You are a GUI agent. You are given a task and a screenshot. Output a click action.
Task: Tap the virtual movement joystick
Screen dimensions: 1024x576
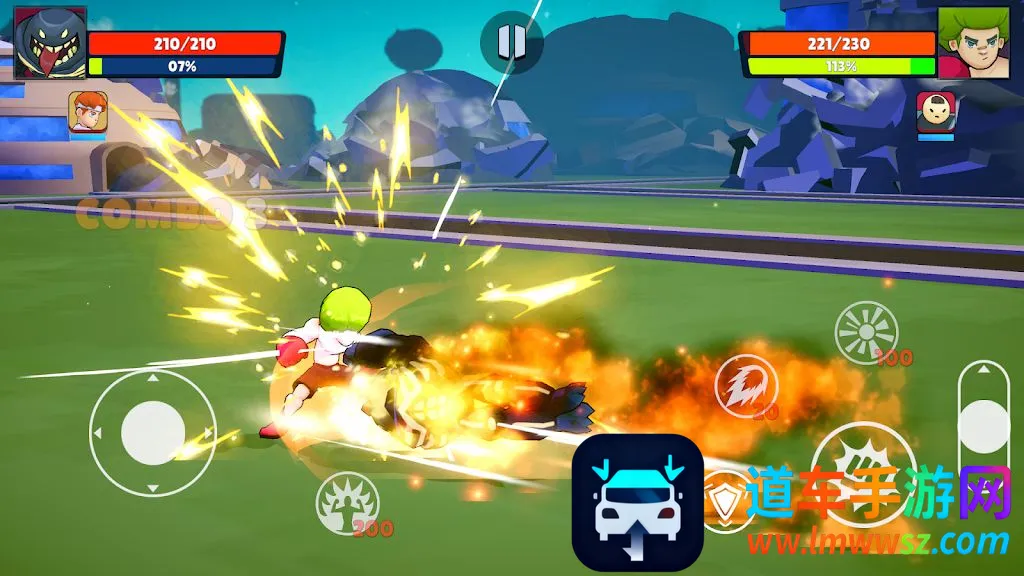[x=153, y=432]
